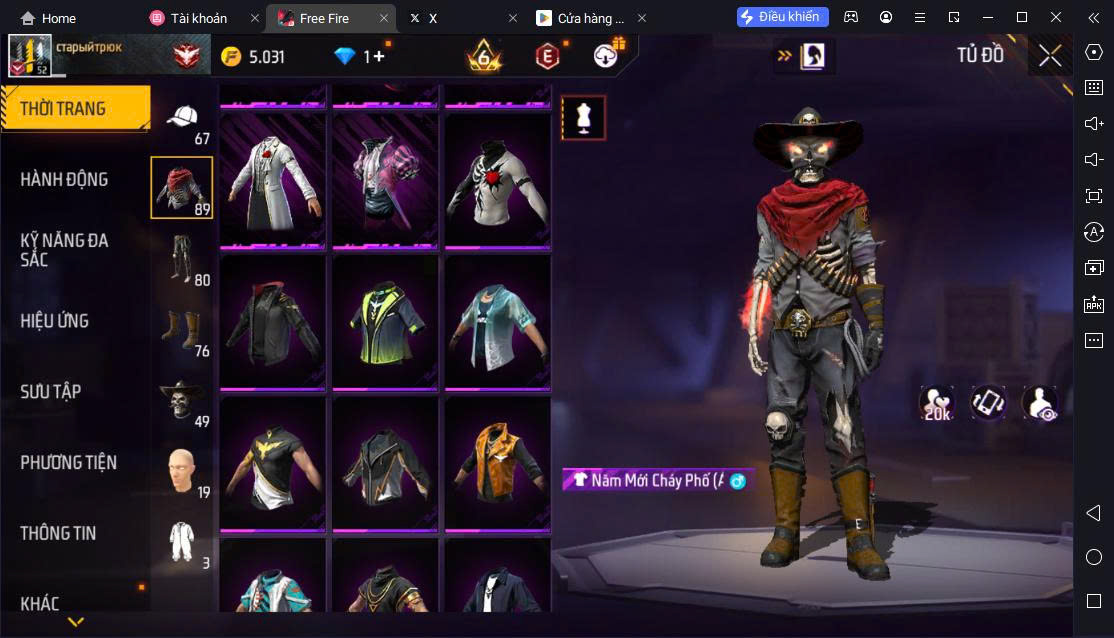This screenshot has height=638, width=1114.
Task: Equip the neon green black jacket
Action: (x=385, y=320)
